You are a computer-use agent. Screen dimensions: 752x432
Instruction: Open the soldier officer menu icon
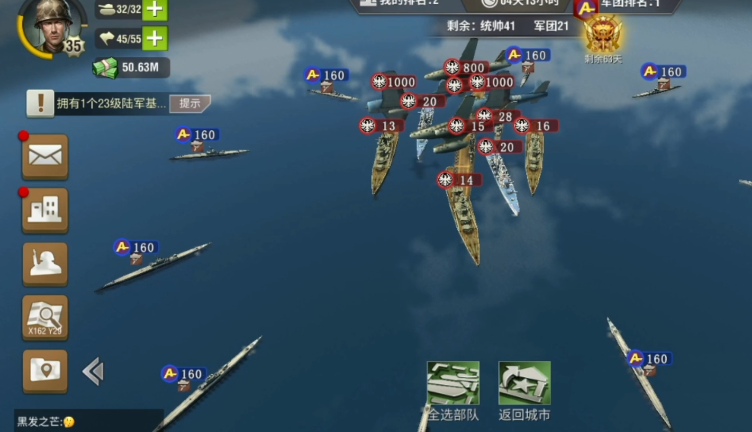(x=45, y=264)
